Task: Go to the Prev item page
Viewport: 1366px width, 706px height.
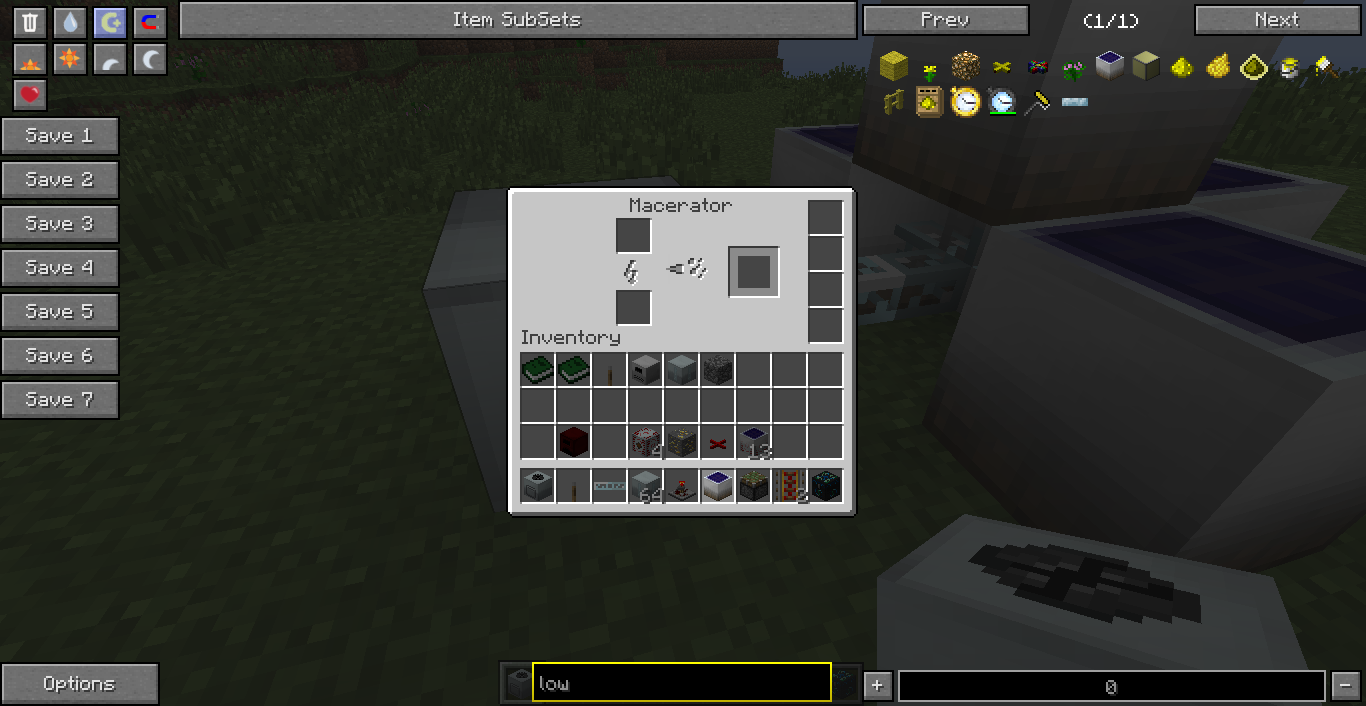Action: click(x=945, y=20)
